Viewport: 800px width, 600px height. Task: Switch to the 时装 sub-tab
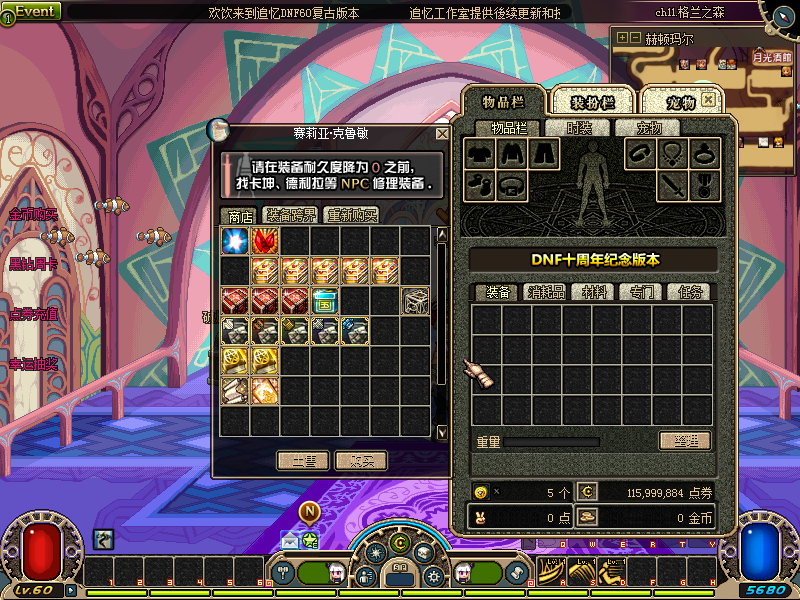pos(579,128)
